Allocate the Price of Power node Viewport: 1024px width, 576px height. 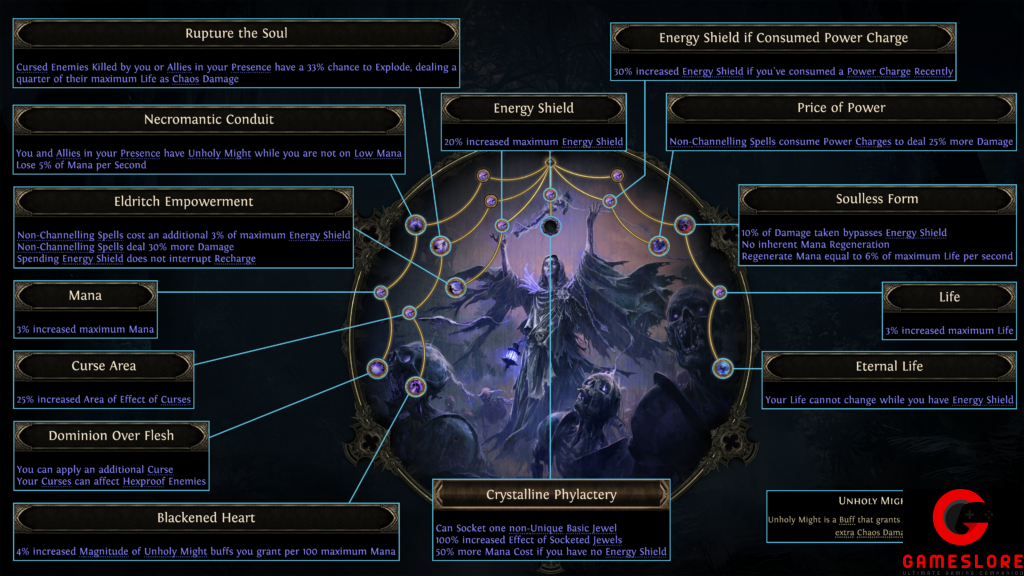click(658, 245)
